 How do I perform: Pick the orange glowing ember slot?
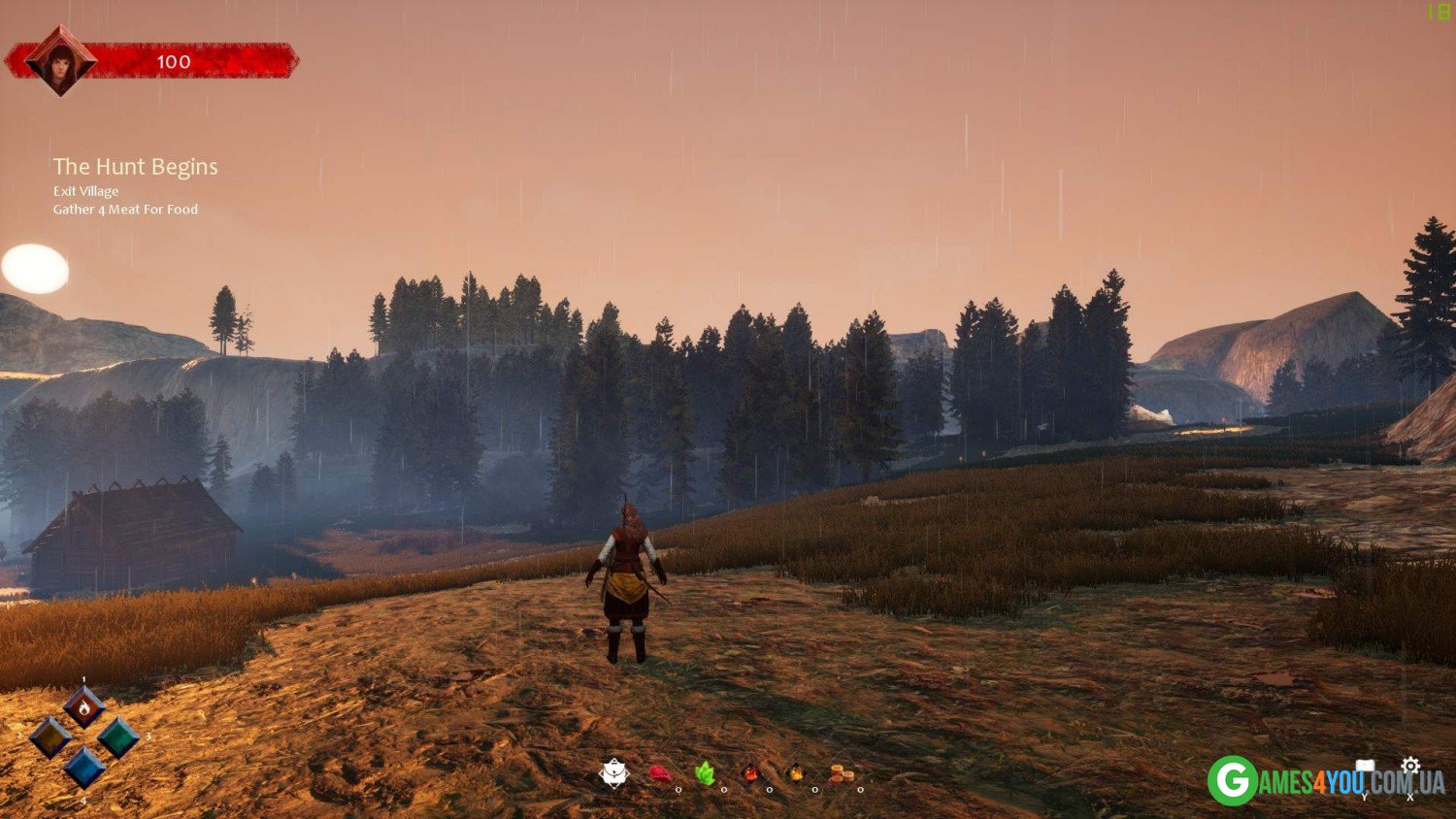(x=796, y=774)
